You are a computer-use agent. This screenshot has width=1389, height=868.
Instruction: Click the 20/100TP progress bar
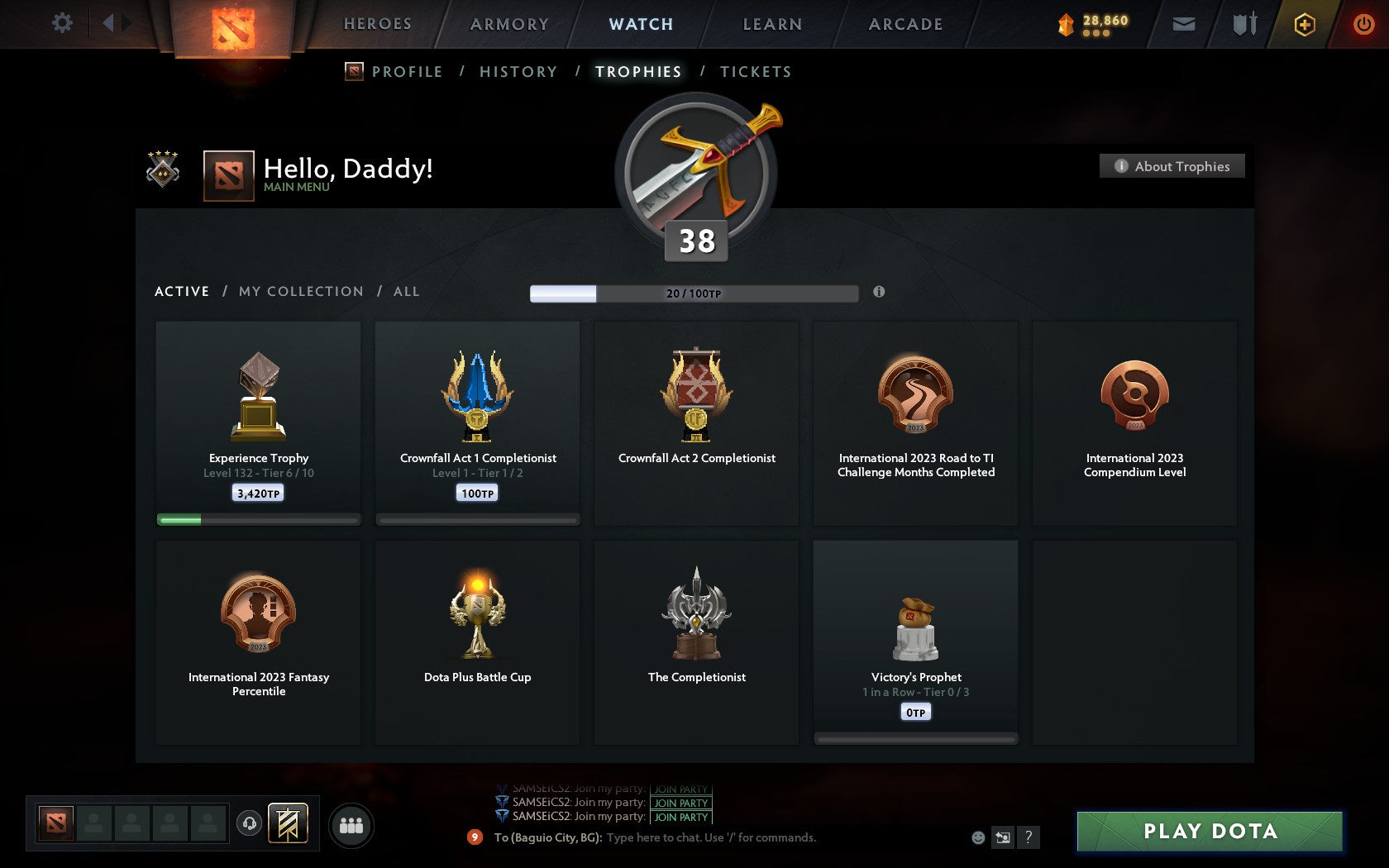pyautogui.click(x=694, y=293)
